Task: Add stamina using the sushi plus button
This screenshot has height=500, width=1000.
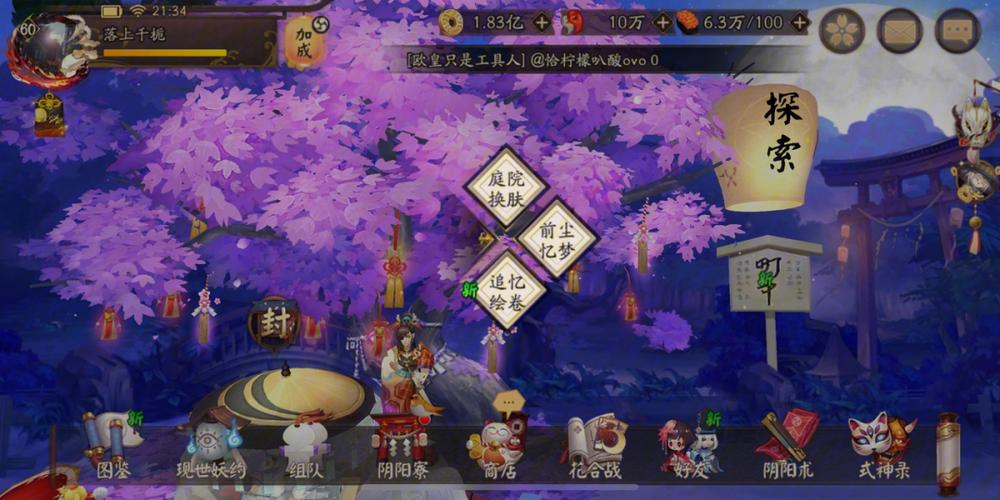Action: pos(798,22)
